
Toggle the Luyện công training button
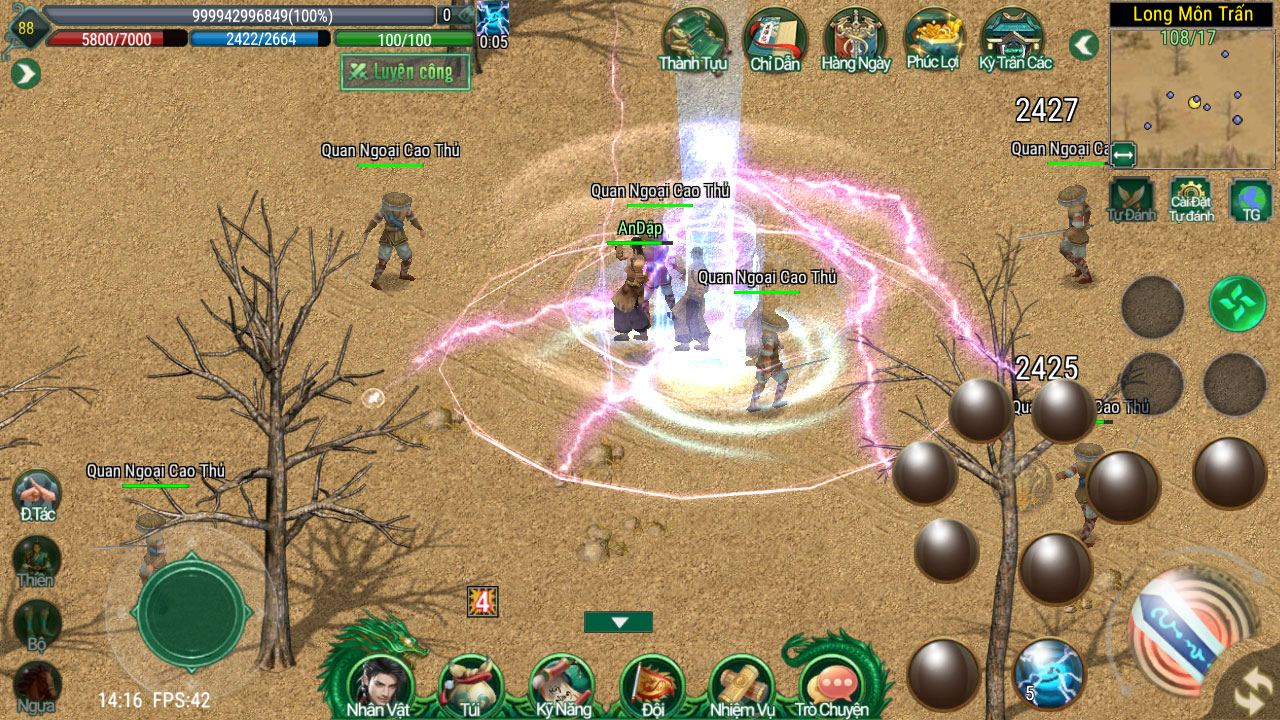[405, 72]
